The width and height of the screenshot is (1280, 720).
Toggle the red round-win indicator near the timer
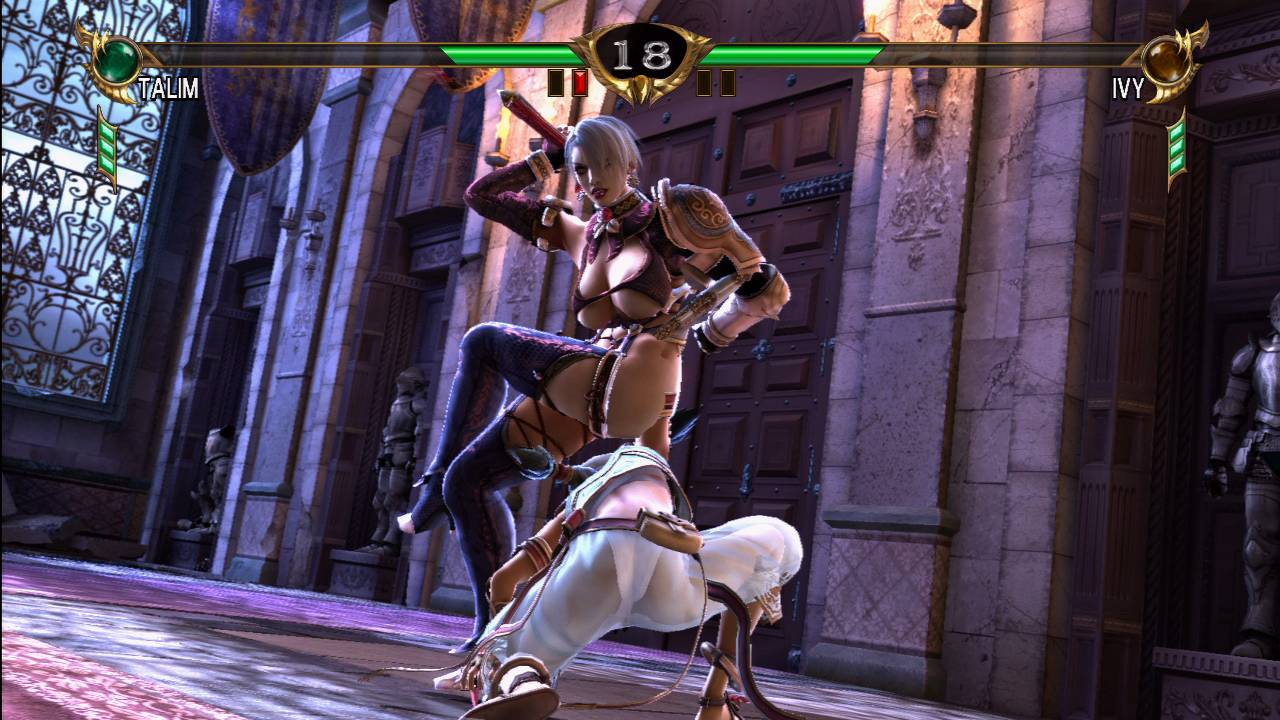point(579,82)
